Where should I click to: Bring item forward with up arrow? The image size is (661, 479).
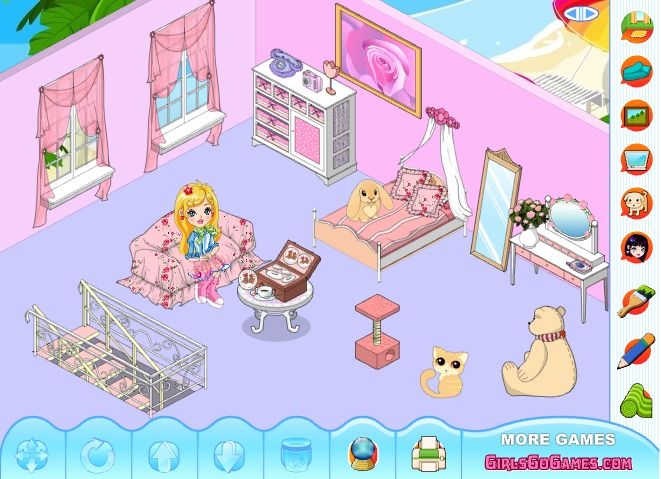point(162,456)
